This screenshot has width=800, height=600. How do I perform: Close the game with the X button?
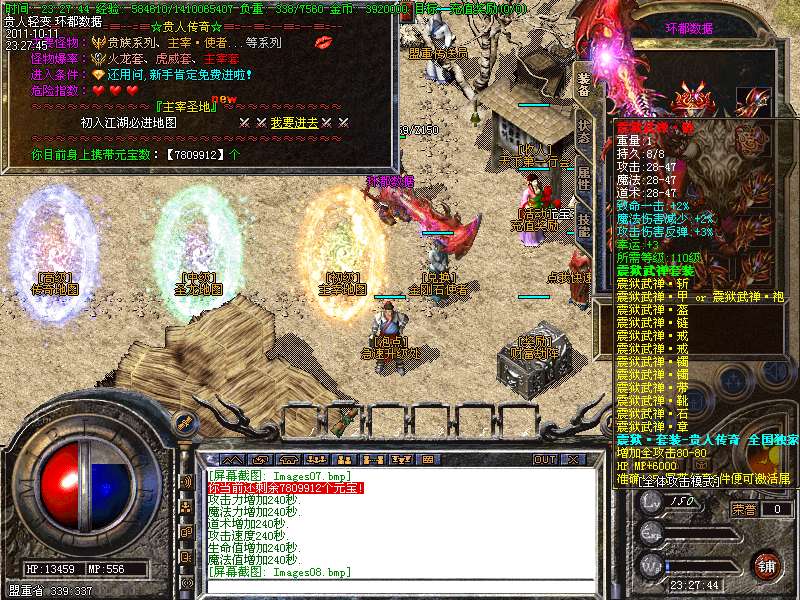pyautogui.click(x=574, y=459)
